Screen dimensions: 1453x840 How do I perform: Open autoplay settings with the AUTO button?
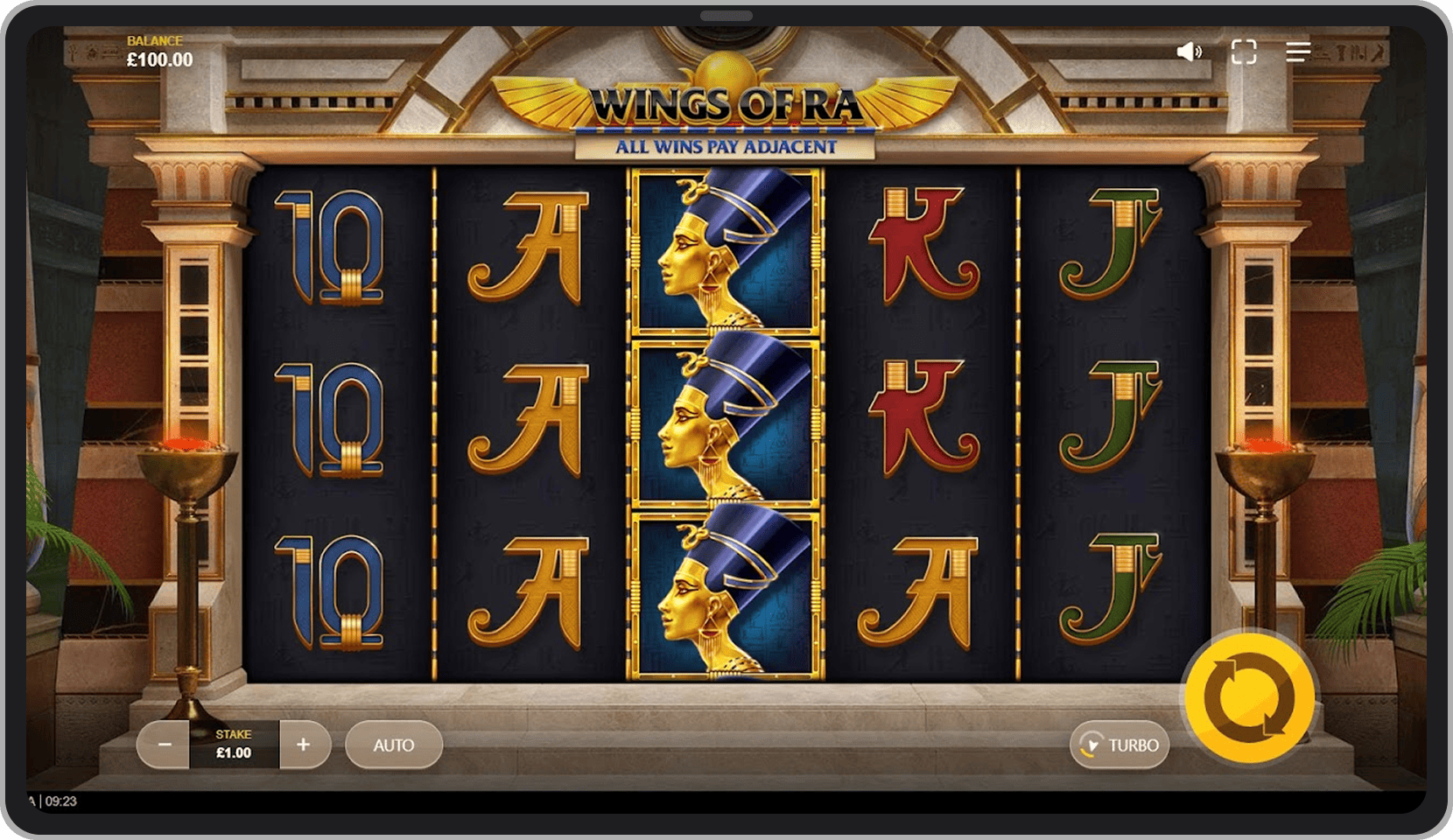pos(393,745)
